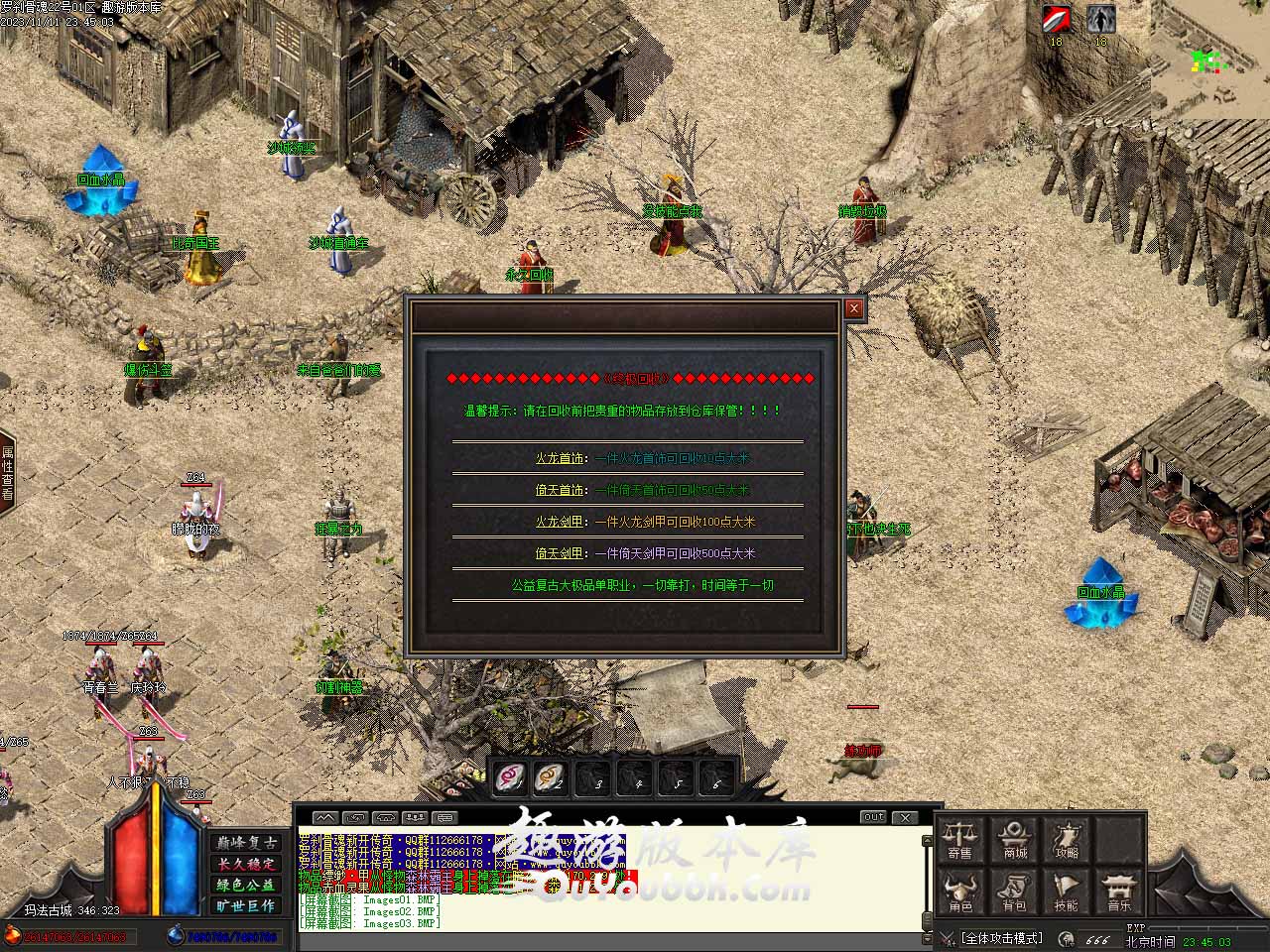
Task: Click the chat panel's out button
Action: point(873,817)
